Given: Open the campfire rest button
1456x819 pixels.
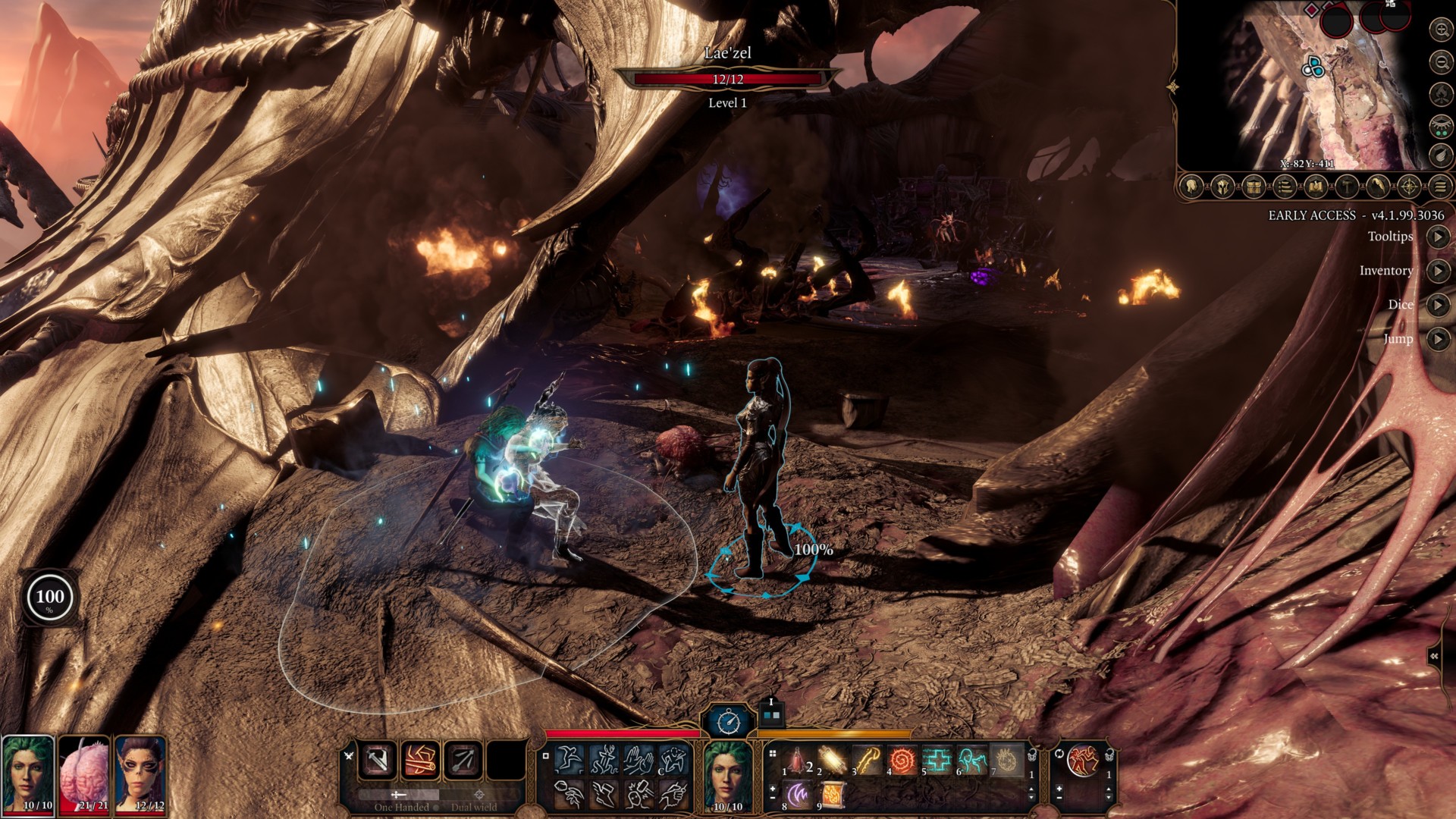Looking at the screenshot, I should [1439, 93].
